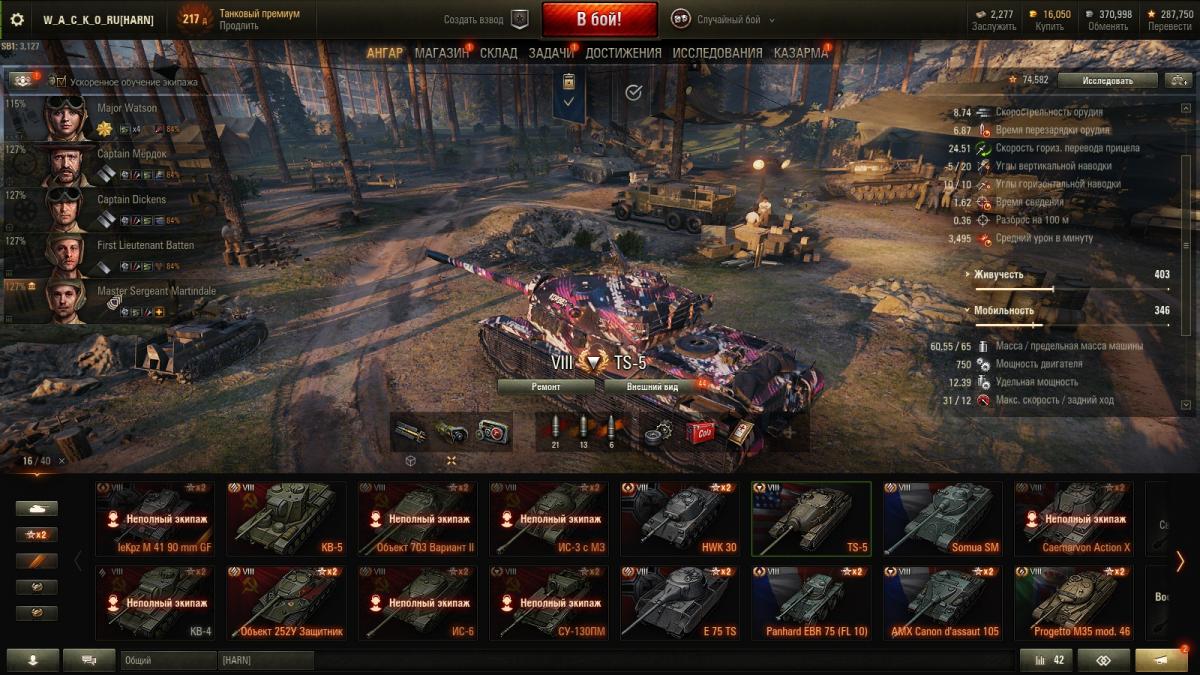The image size is (1200, 675).
Task: Go to the ИССЛЕДОВАНИЯ research tab
Action: click(717, 53)
